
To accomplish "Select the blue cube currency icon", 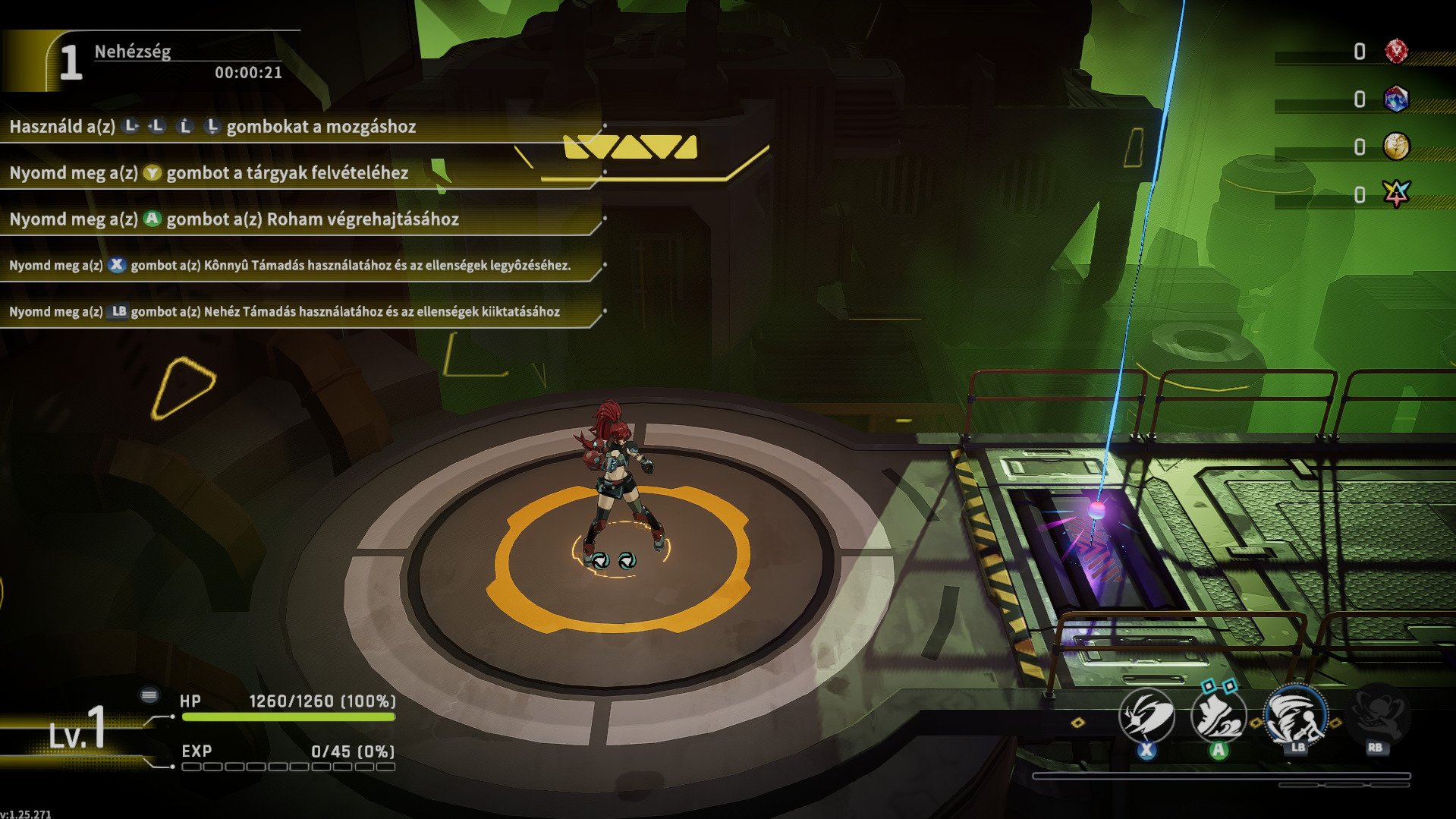I will click(1396, 99).
